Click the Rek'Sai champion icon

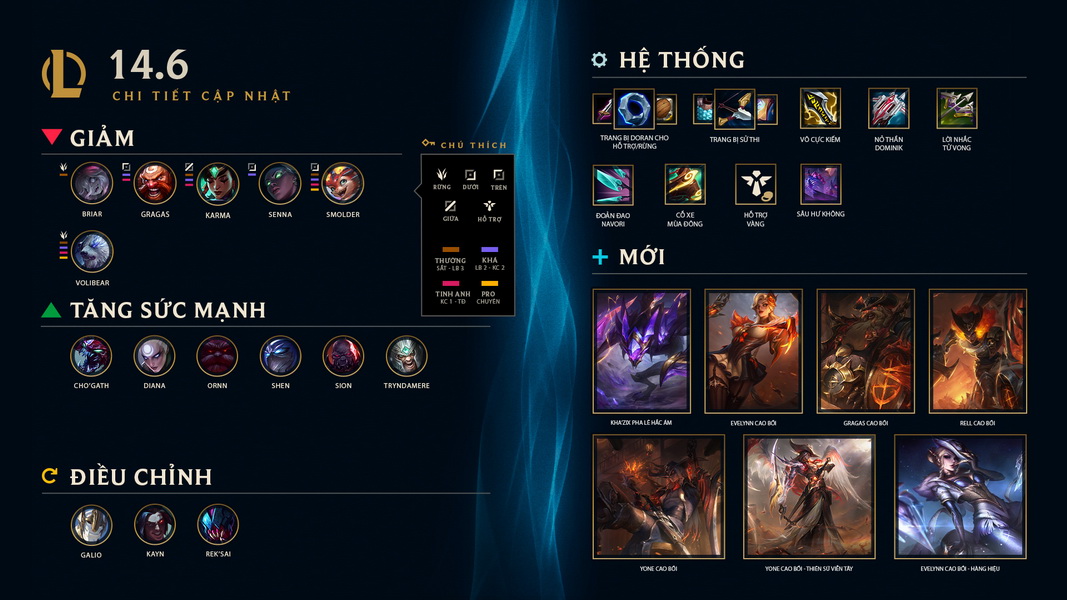pyautogui.click(x=217, y=525)
